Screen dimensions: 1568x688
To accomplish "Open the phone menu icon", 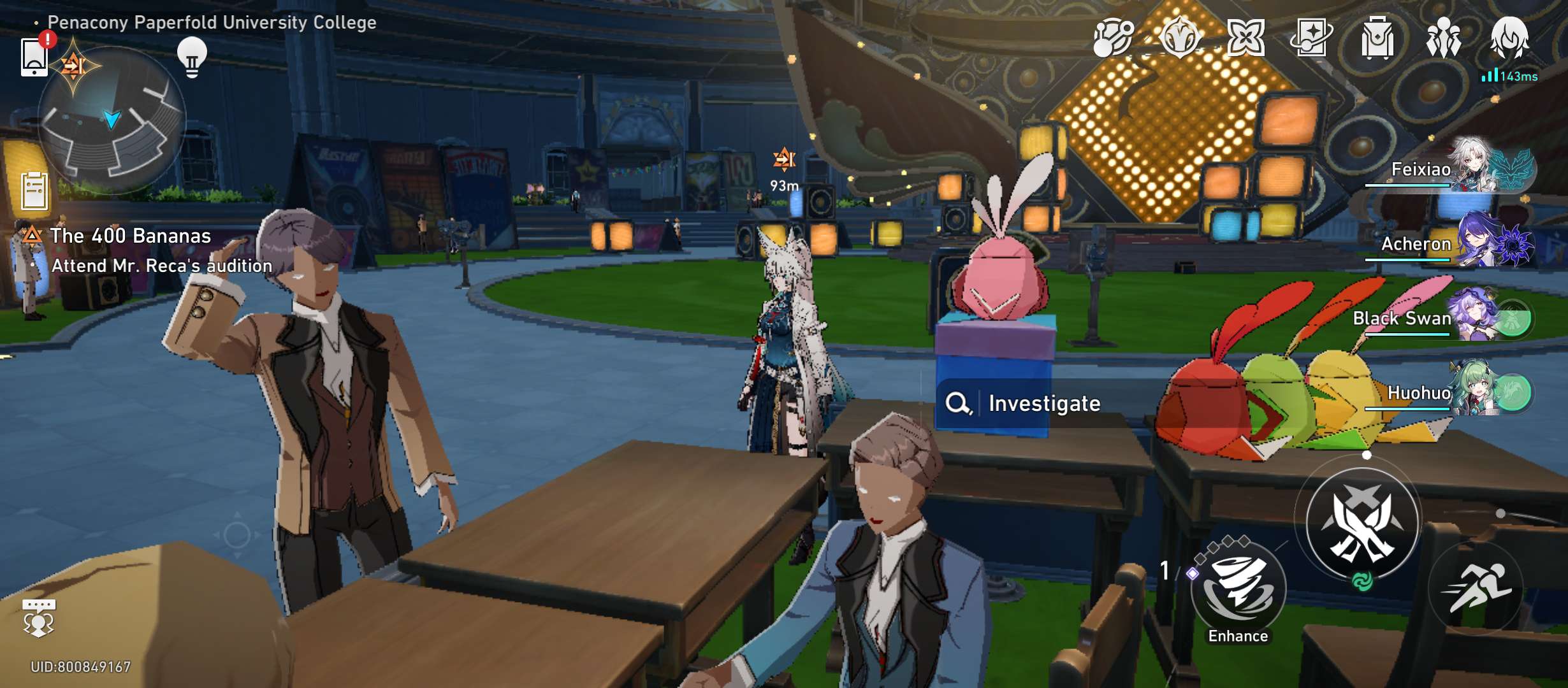I will point(34,57).
